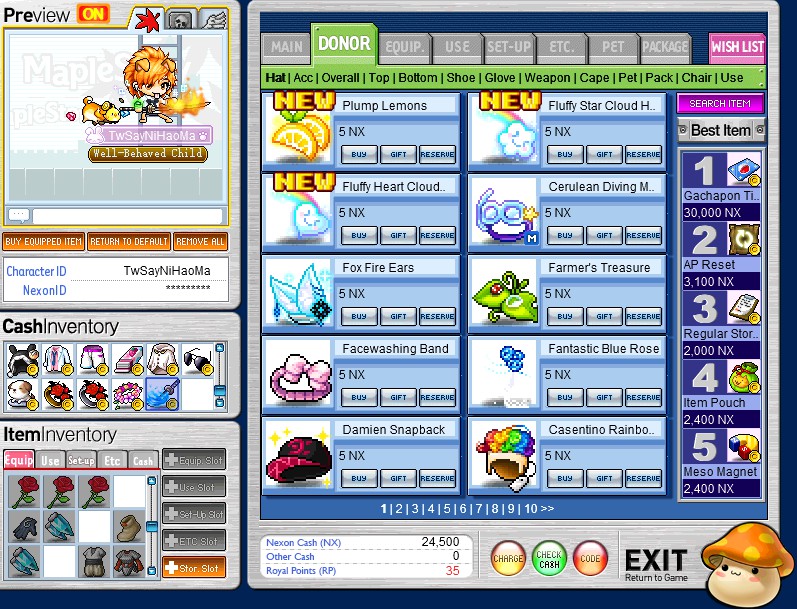This screenshot has width=797, height=609.
Task: Buy the Plump Lemons item
Action: (359, 154)
